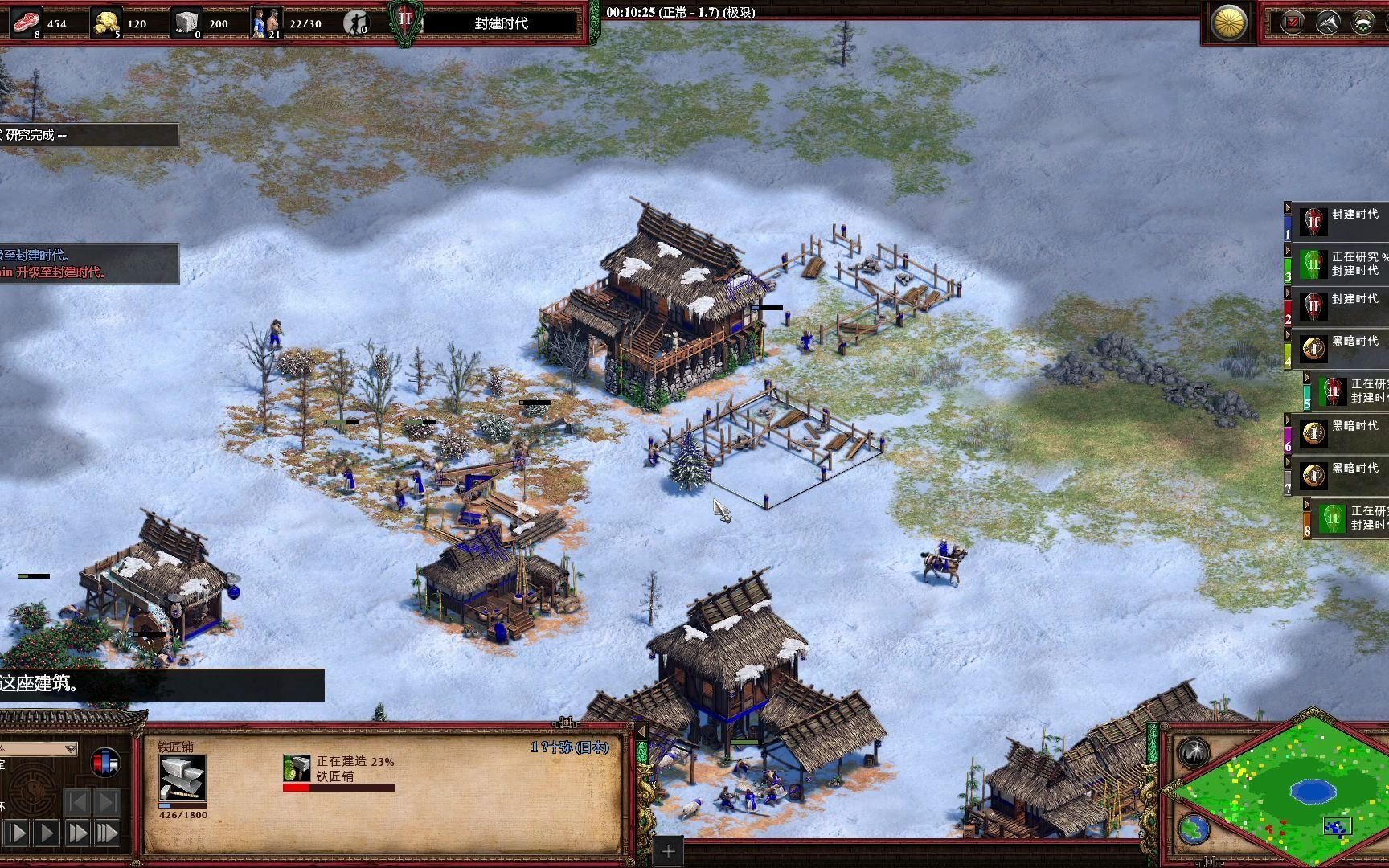The height and width of the screenshot is (868, 1389).
Task: Jump to the previous replay chapter
Action: [x=77, y=801]
